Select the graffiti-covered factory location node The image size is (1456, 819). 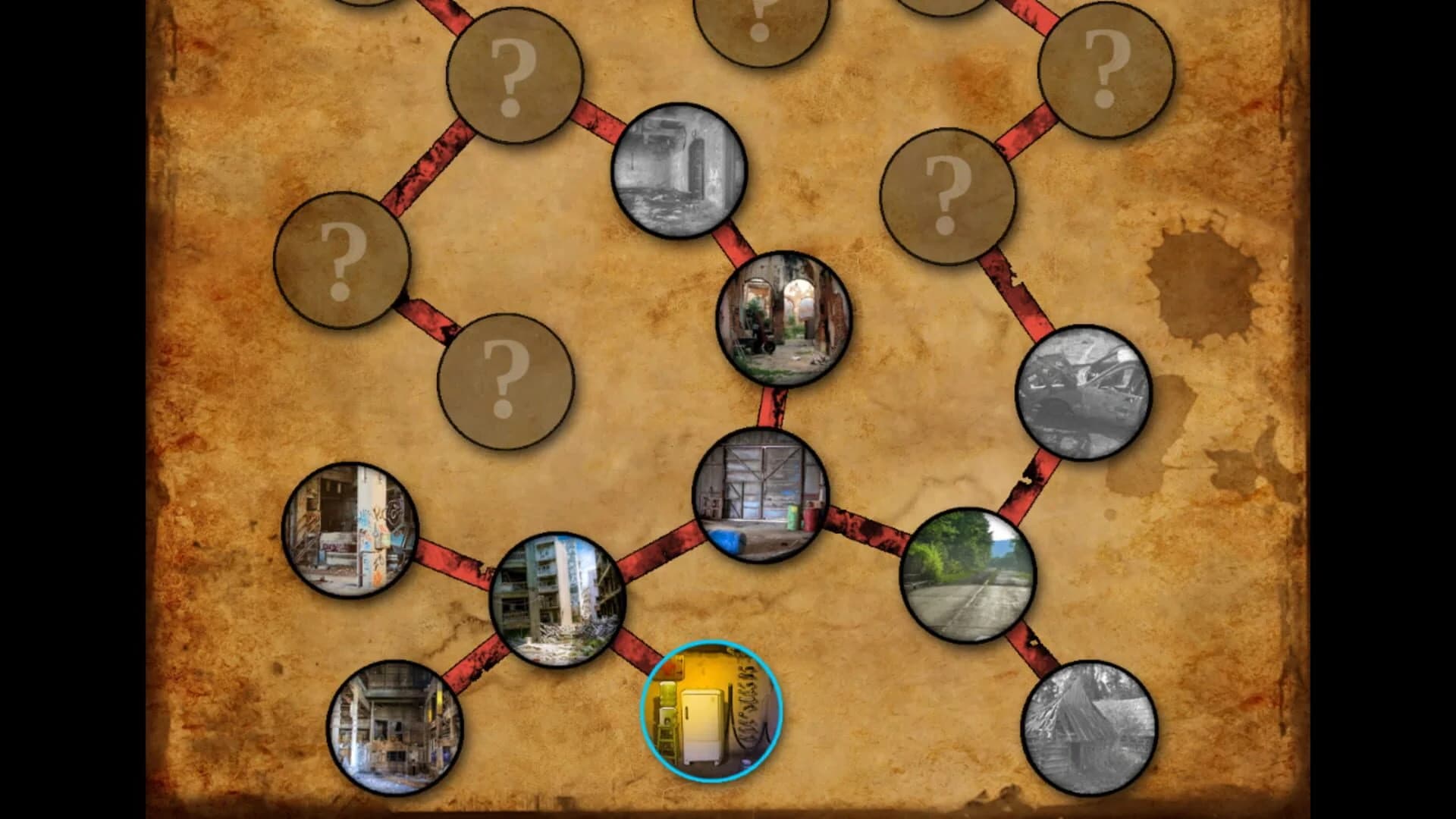(x=351, y=531)
